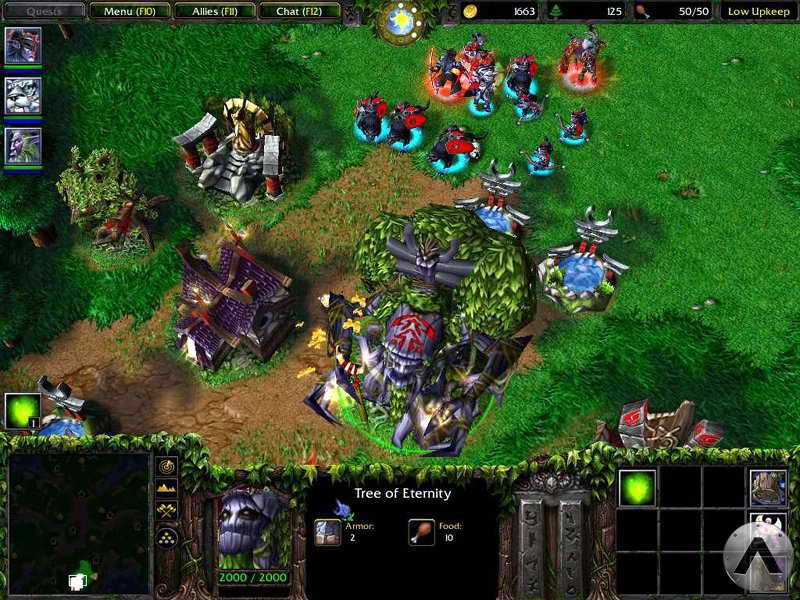Open the Chat (F12) window
The image size is (800, 600).
click(296, 12)
